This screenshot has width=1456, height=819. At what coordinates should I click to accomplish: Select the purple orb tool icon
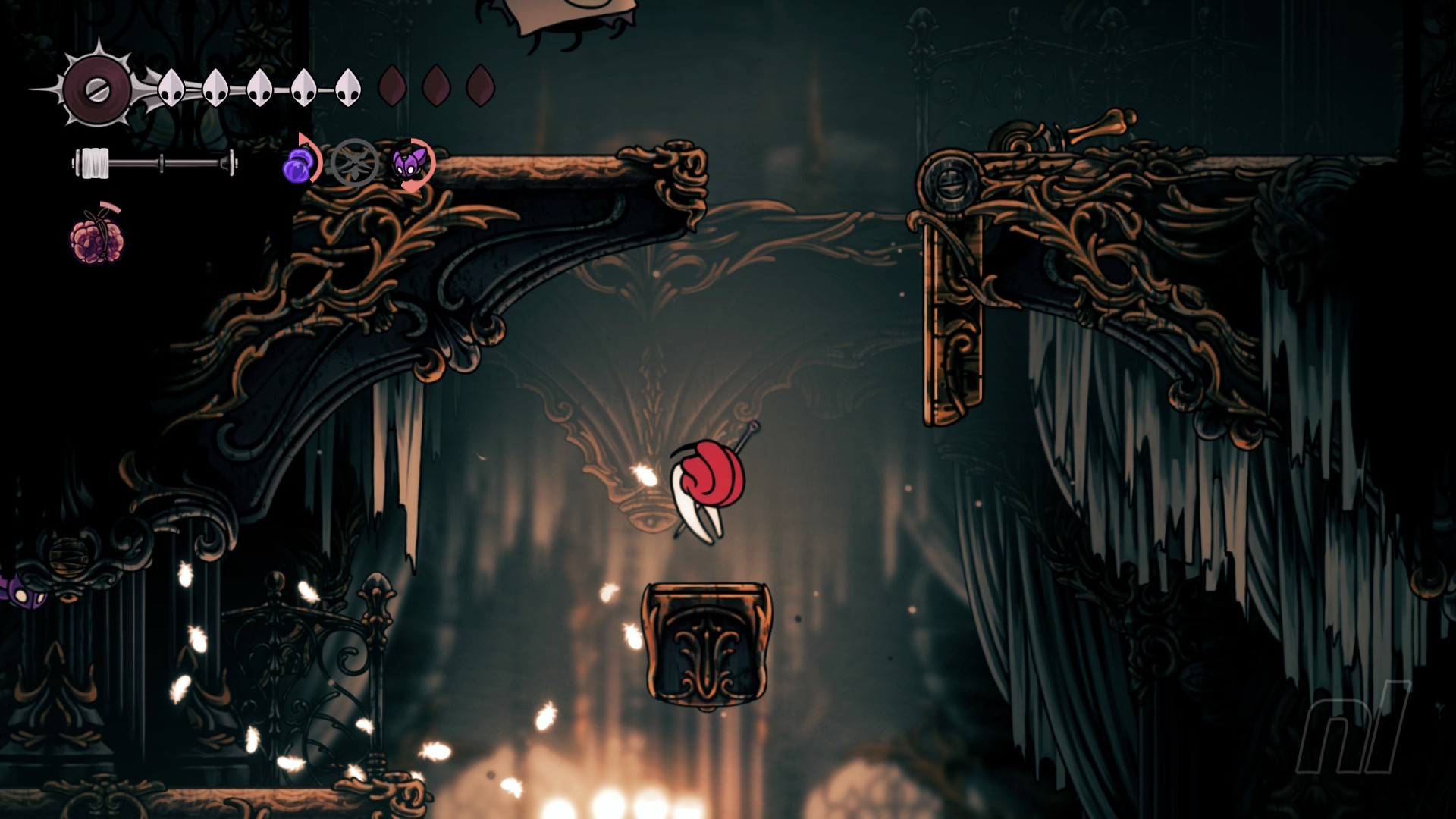(300, 163)
